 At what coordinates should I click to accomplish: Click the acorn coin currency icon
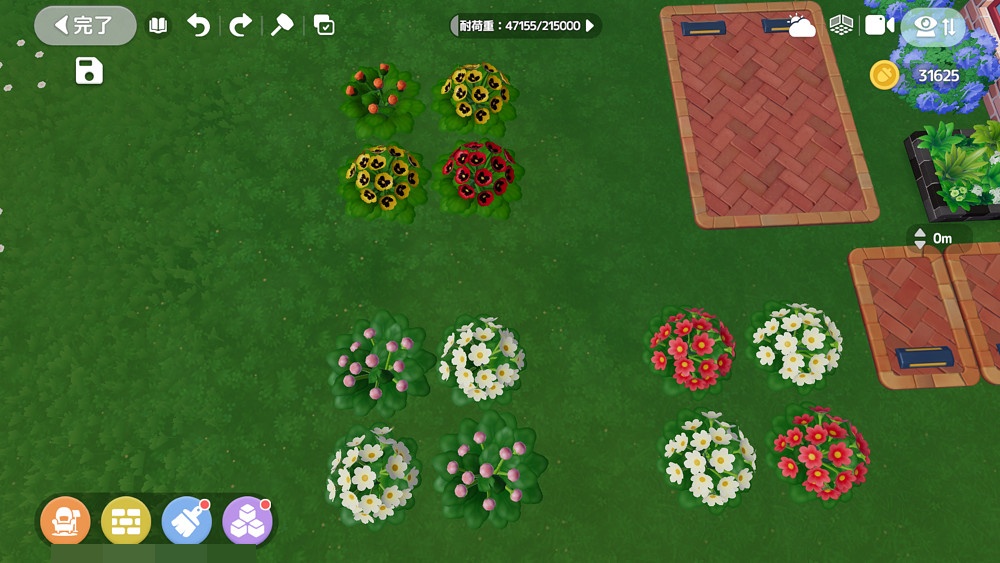tap(884, 75)
